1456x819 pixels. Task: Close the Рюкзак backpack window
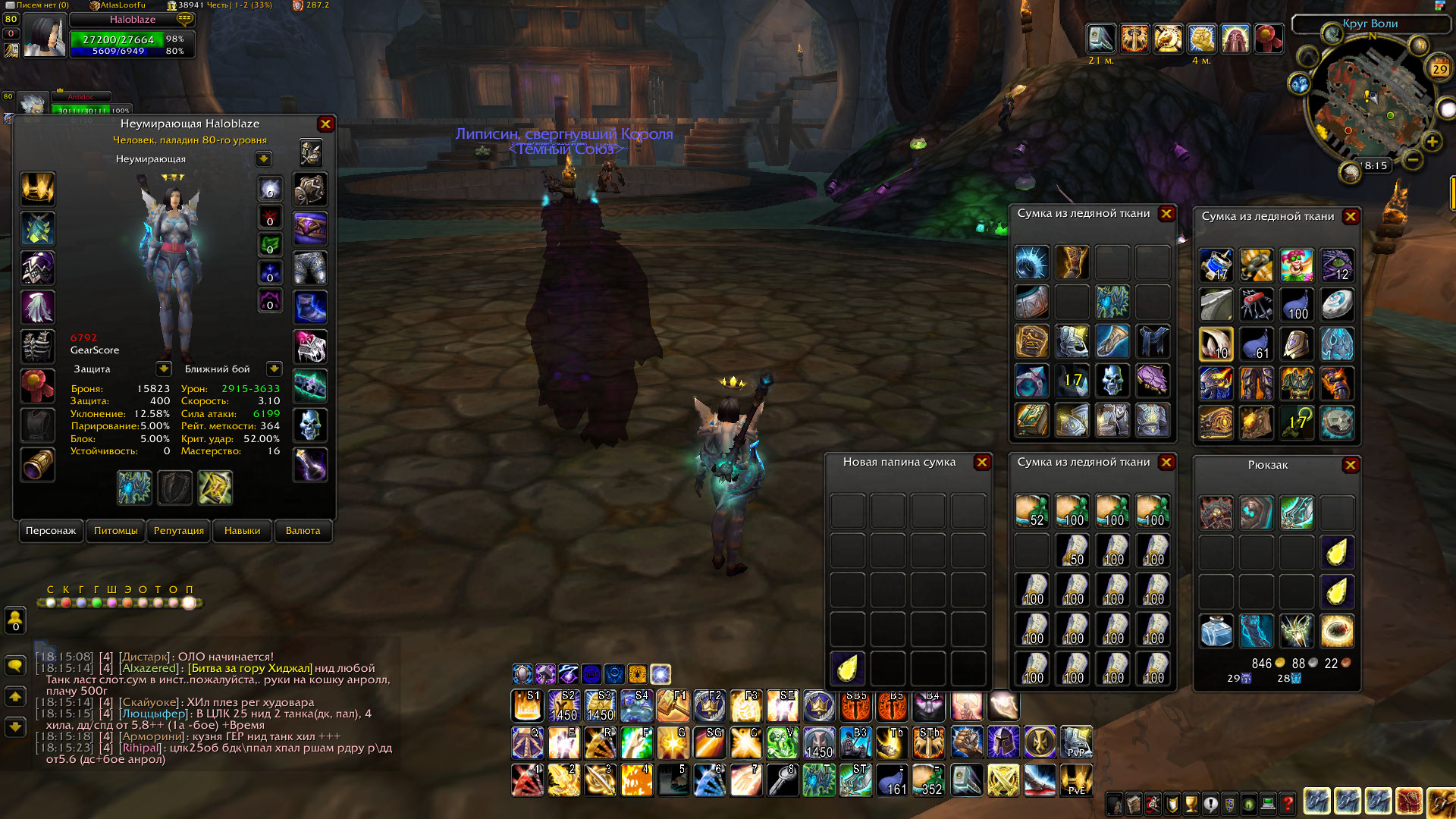tap(1351, 466)
